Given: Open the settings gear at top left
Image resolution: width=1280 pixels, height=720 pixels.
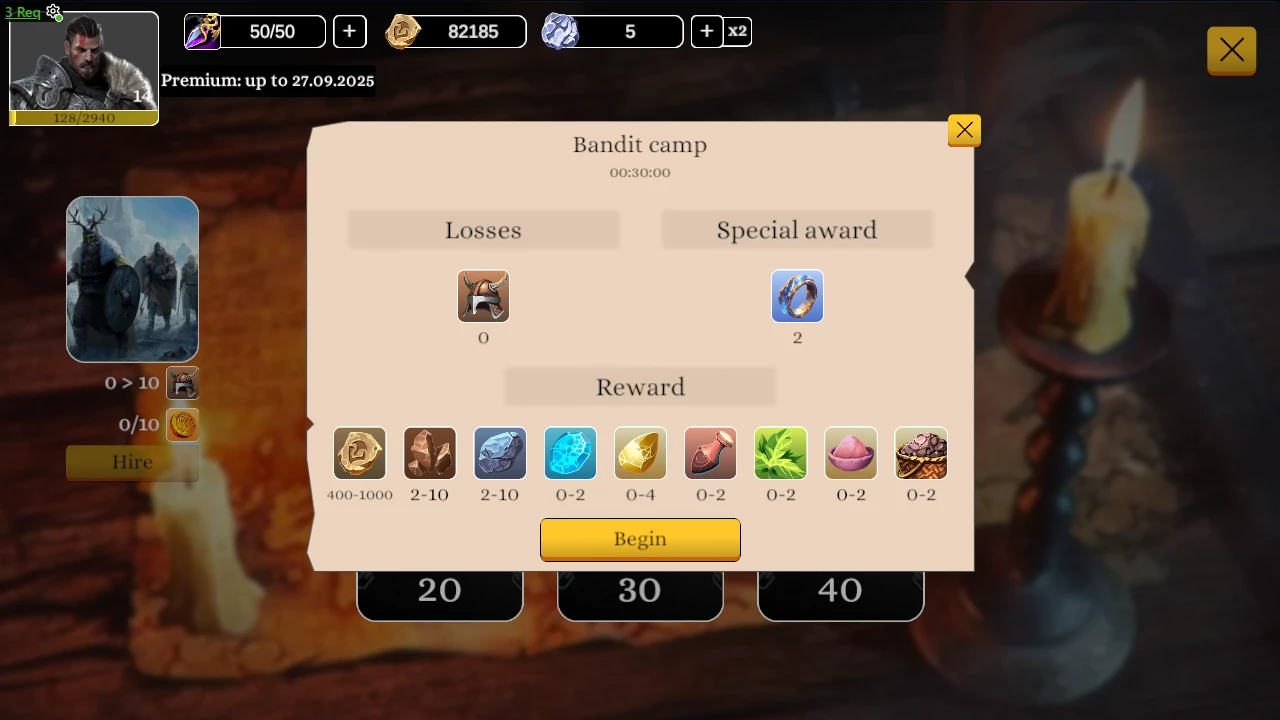Looking at the screenshot, I should tap(54, 13).
